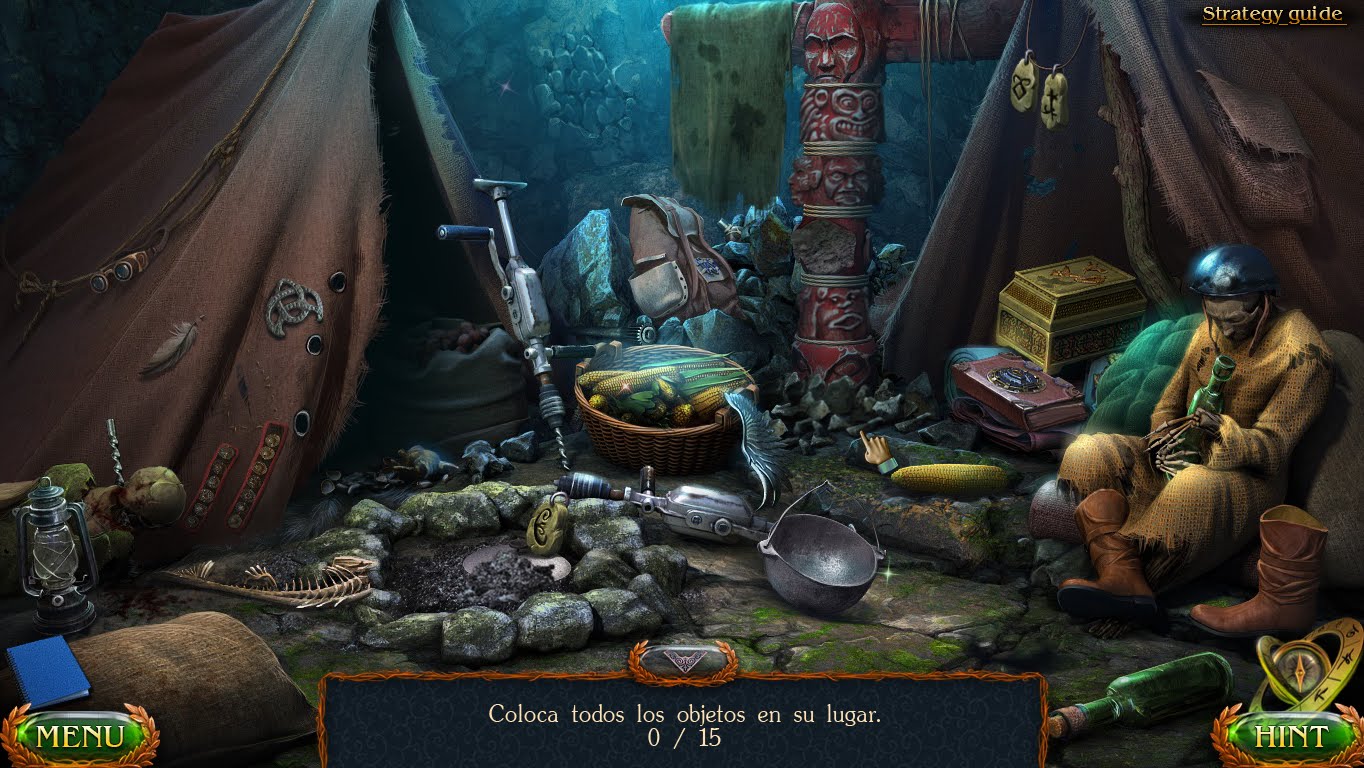Select the cauldron hanging by the drill

(x=820, y=560)
